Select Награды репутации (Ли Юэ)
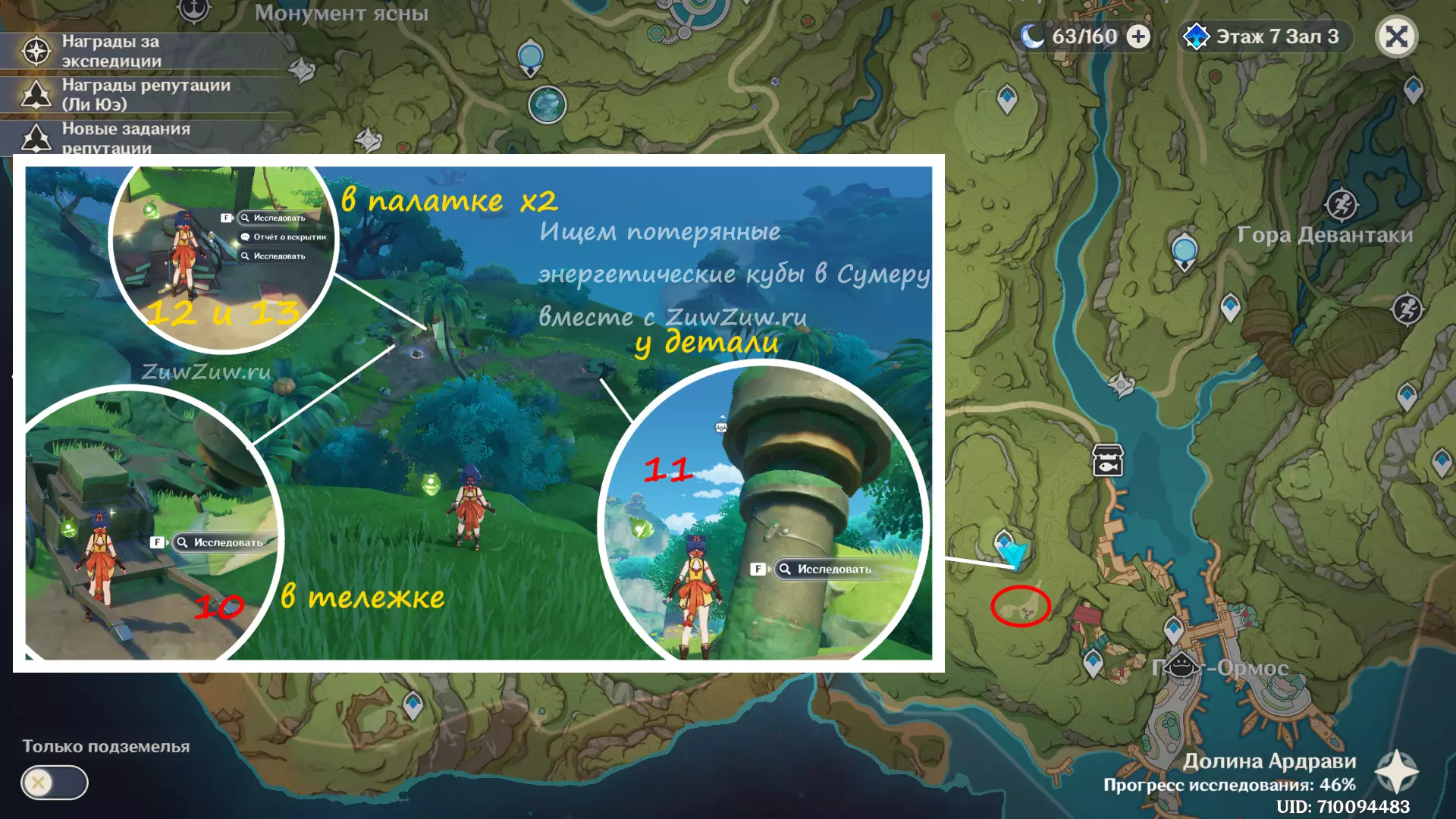 click(x=144, y=95)
